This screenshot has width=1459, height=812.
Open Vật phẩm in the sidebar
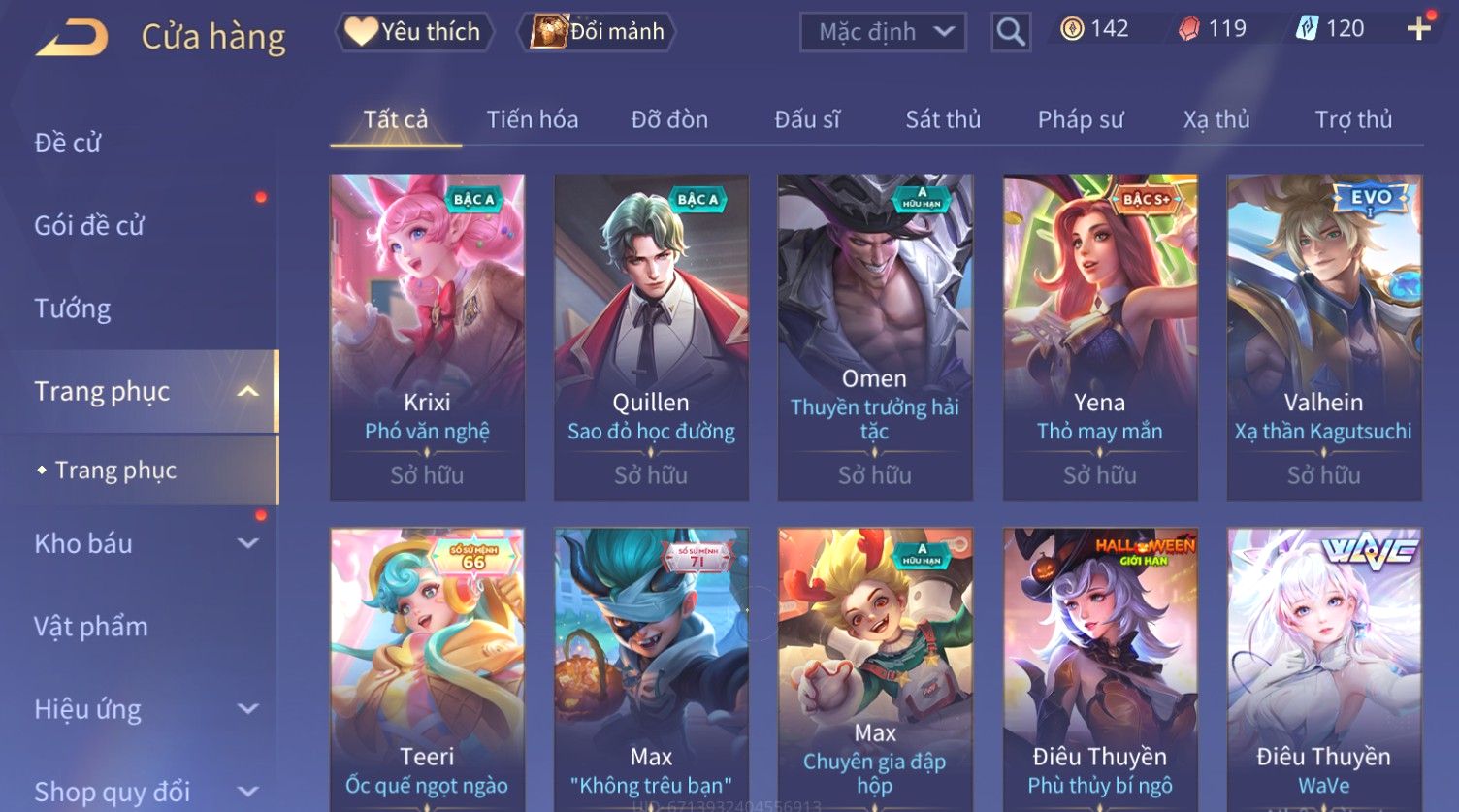click(x=91, y=627)
